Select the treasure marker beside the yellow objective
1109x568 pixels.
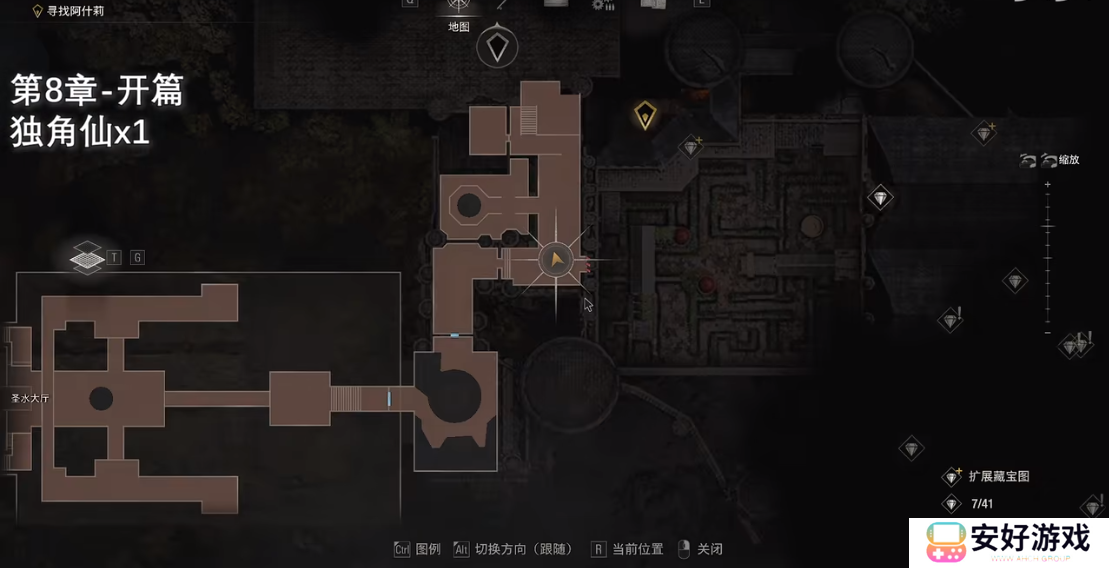click(691, 148)
